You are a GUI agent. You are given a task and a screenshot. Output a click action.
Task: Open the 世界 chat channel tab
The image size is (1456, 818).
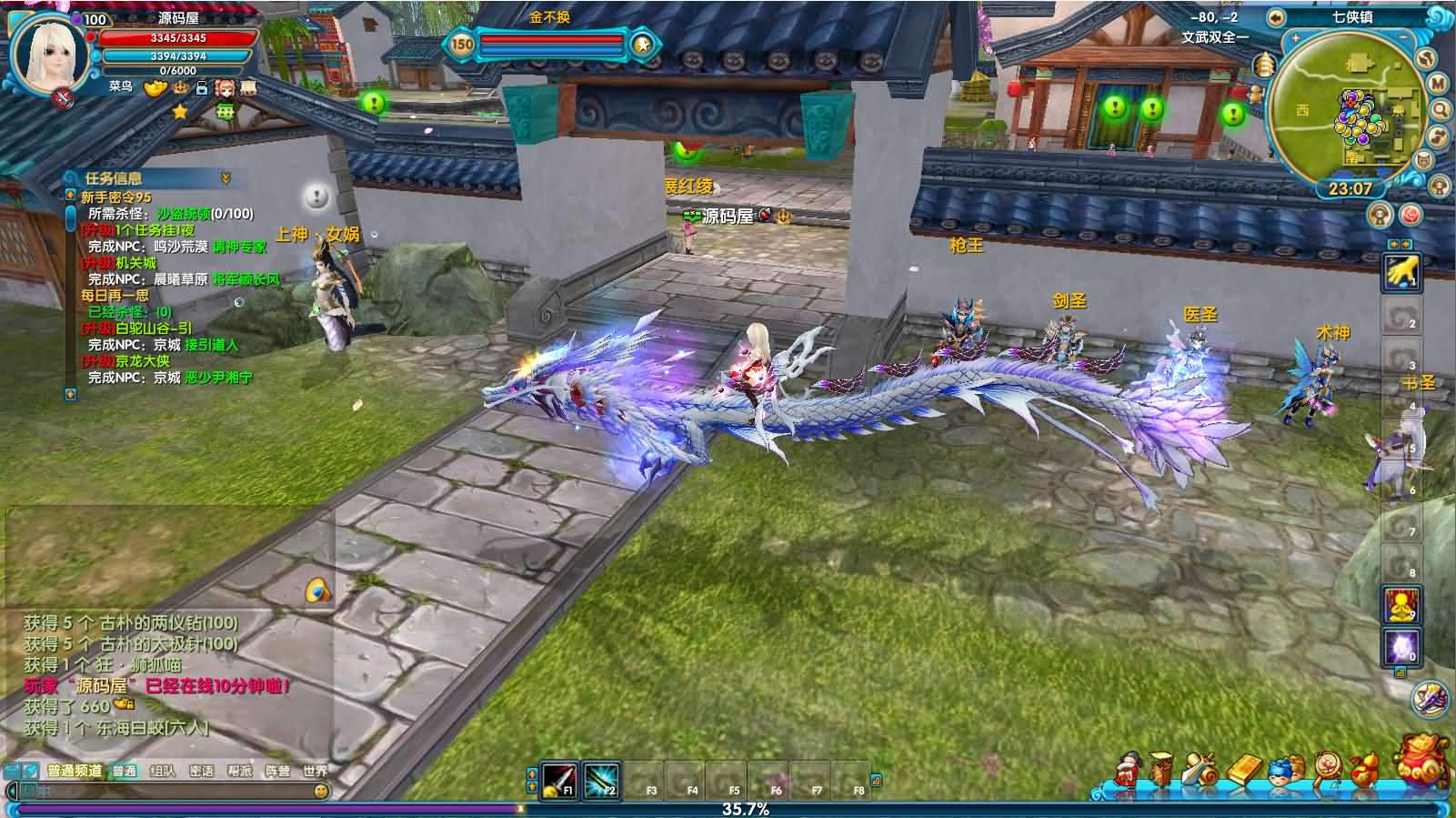[x=315, y=771]
